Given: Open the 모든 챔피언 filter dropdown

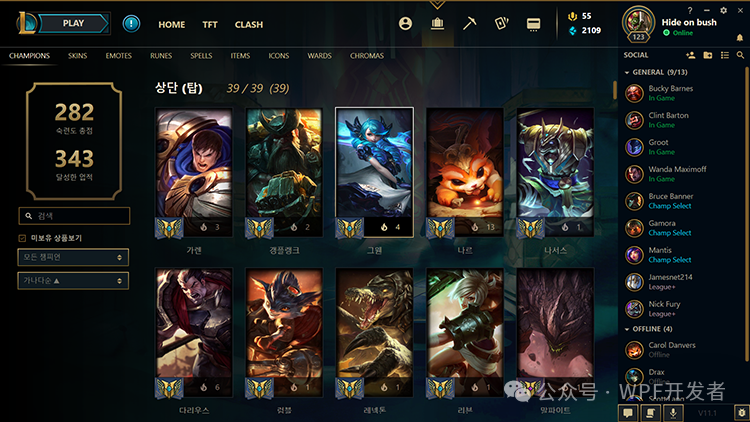Looking at the screenshot, I should pos(74,257).
